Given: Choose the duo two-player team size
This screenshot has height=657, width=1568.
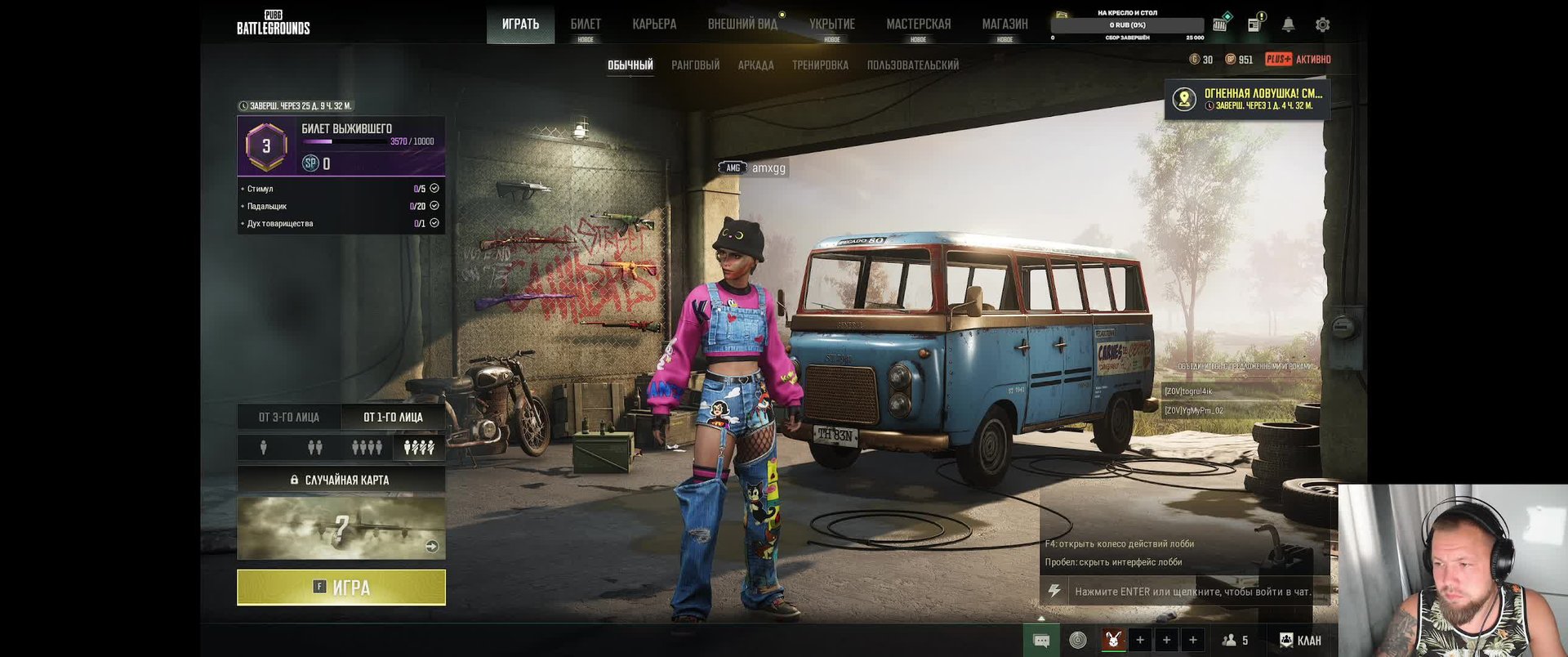Looking at the screenshot, I should click(x=314, y=448).
